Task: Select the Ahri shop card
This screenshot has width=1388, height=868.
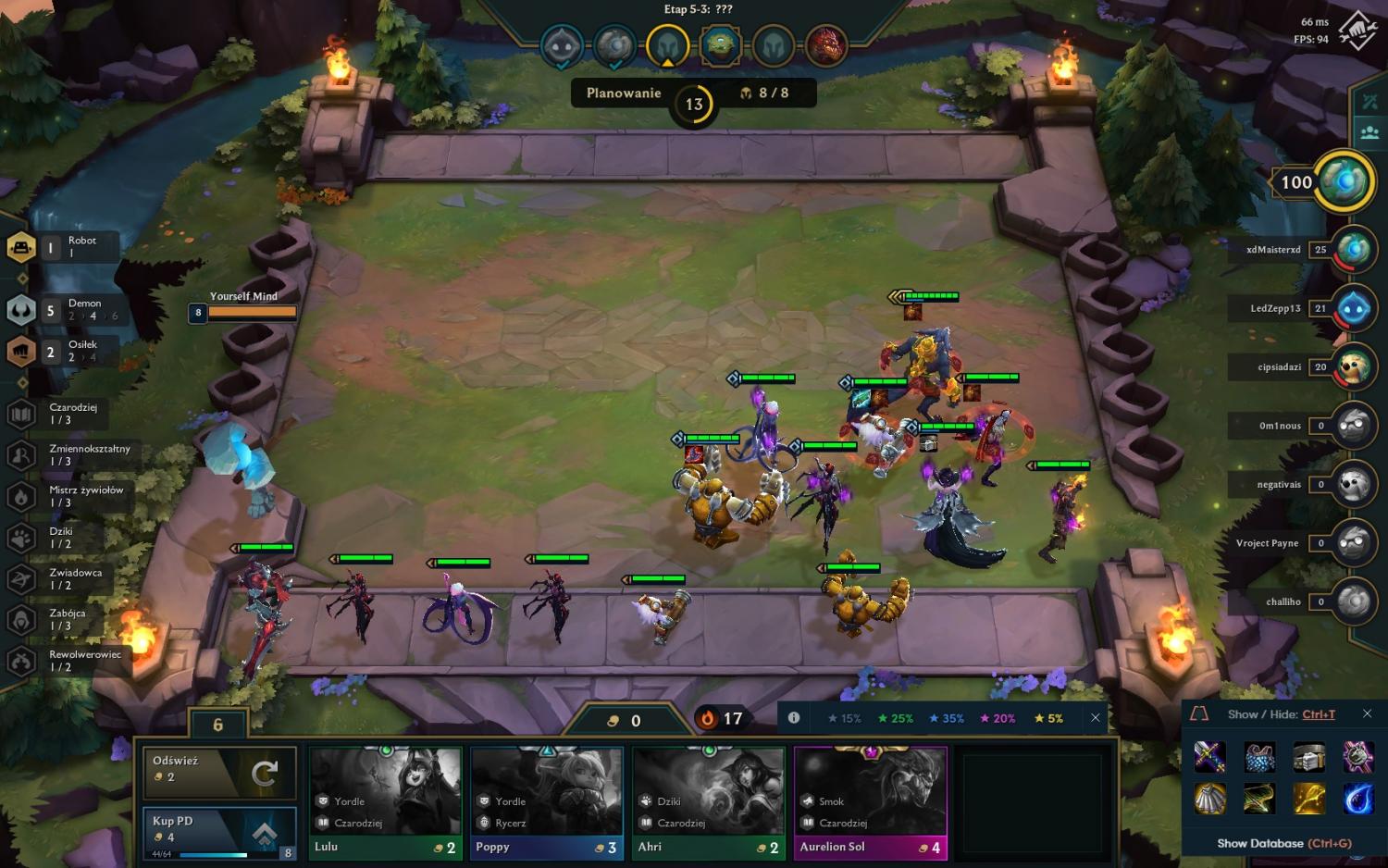Action: pos(709,803)
